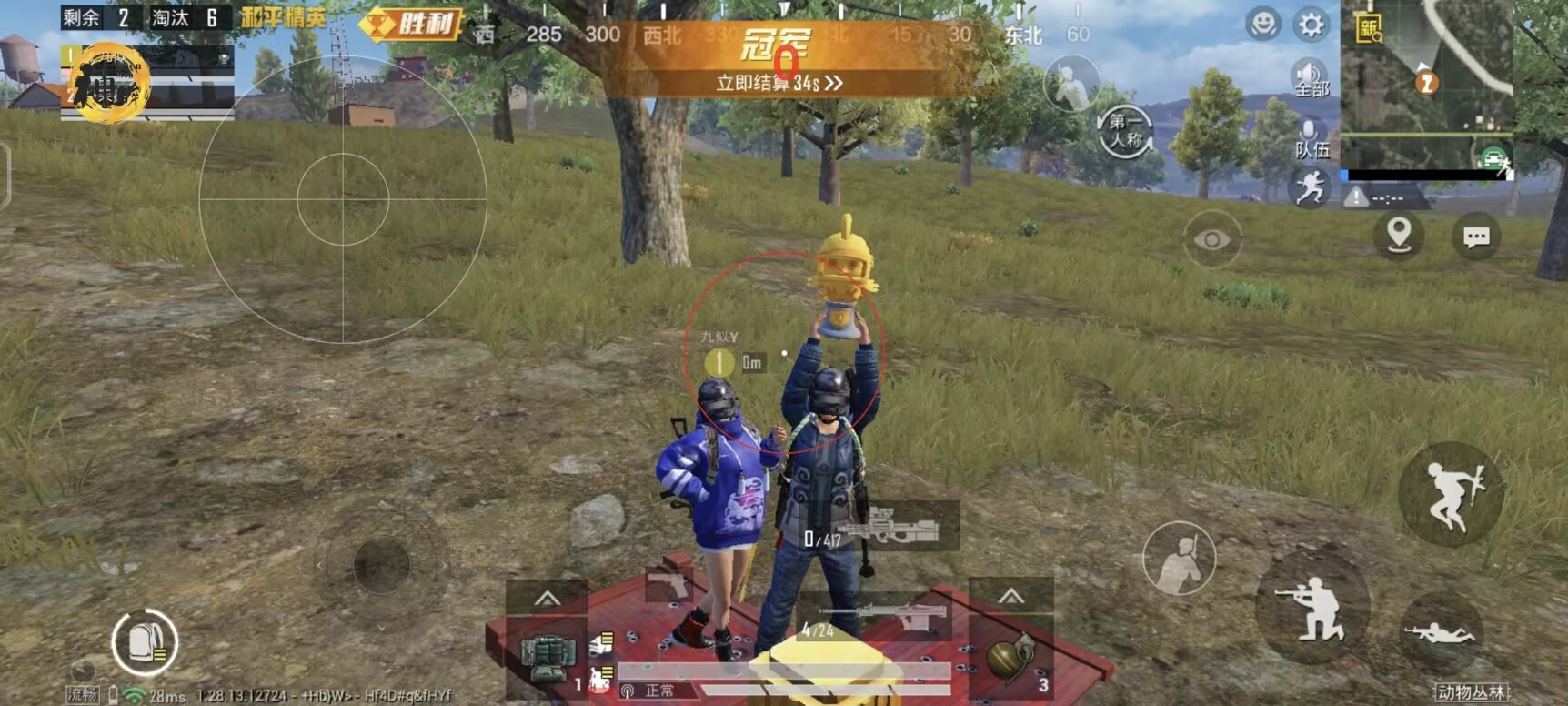Toggle the 队伍 team microphone
The width and height of the screenshot is (1568, 706).
point(1310,136)
